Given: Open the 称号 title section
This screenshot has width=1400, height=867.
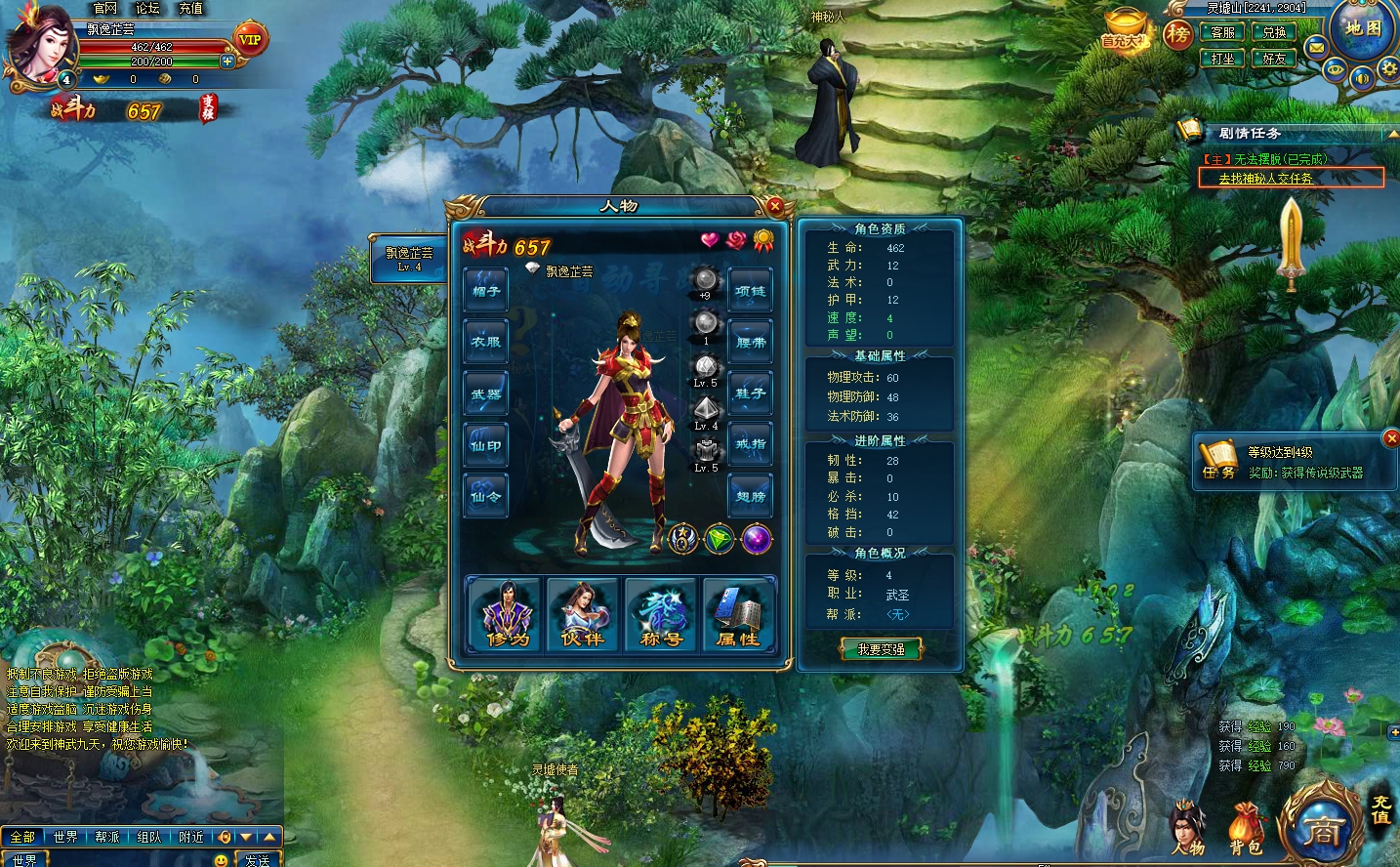Looking at the screenshot, I should [661, 613].
